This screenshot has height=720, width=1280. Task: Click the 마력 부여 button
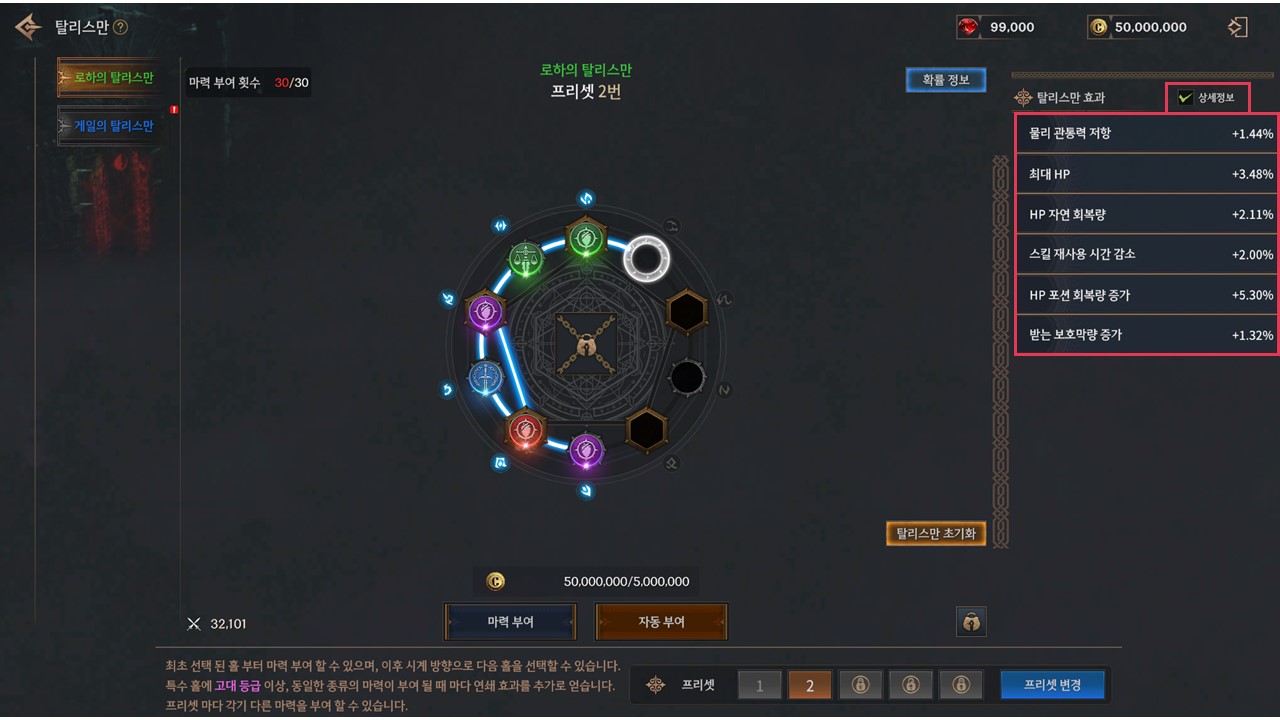pos(510,622)
